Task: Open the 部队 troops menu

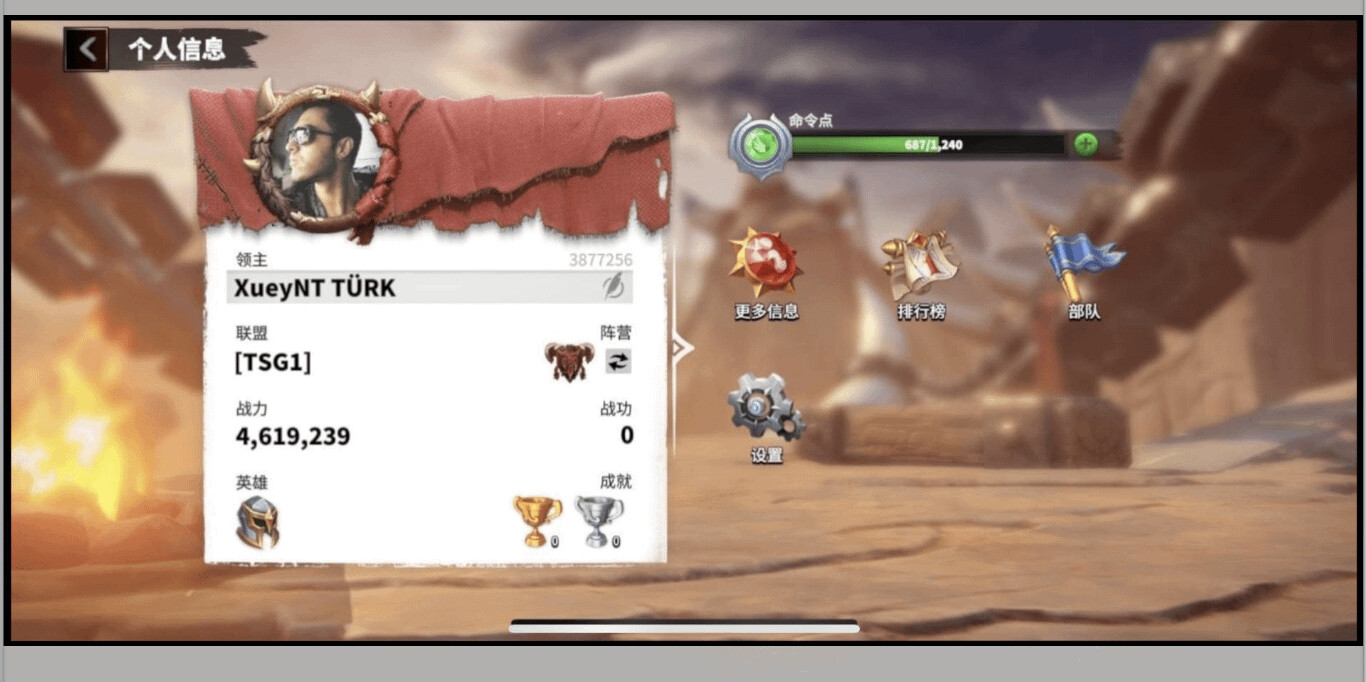Action: click(x=1083, y=273)
